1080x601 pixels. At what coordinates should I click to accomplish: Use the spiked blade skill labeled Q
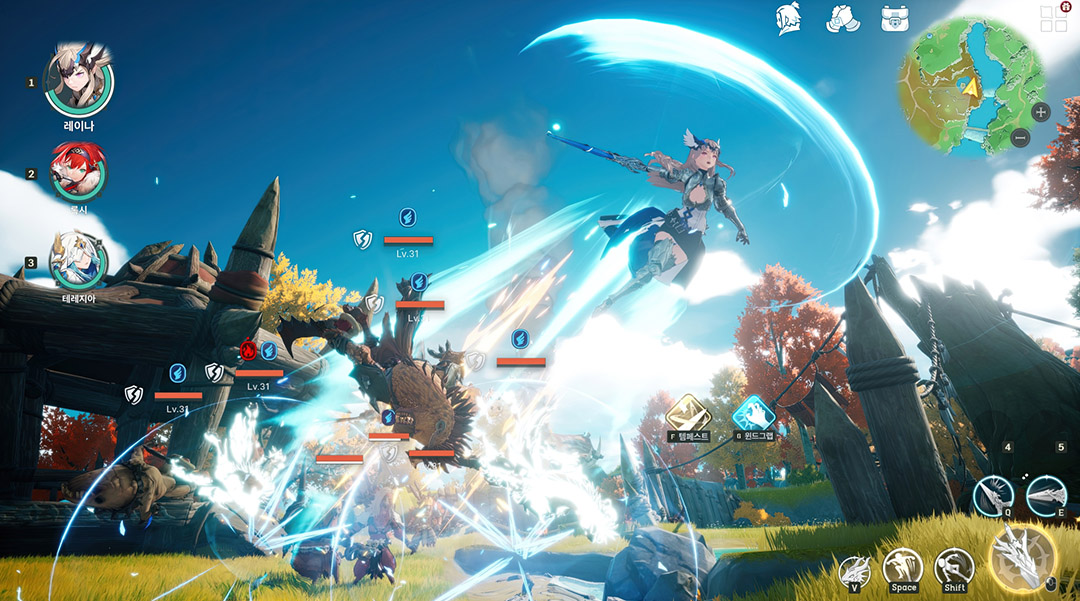(994, 495)
